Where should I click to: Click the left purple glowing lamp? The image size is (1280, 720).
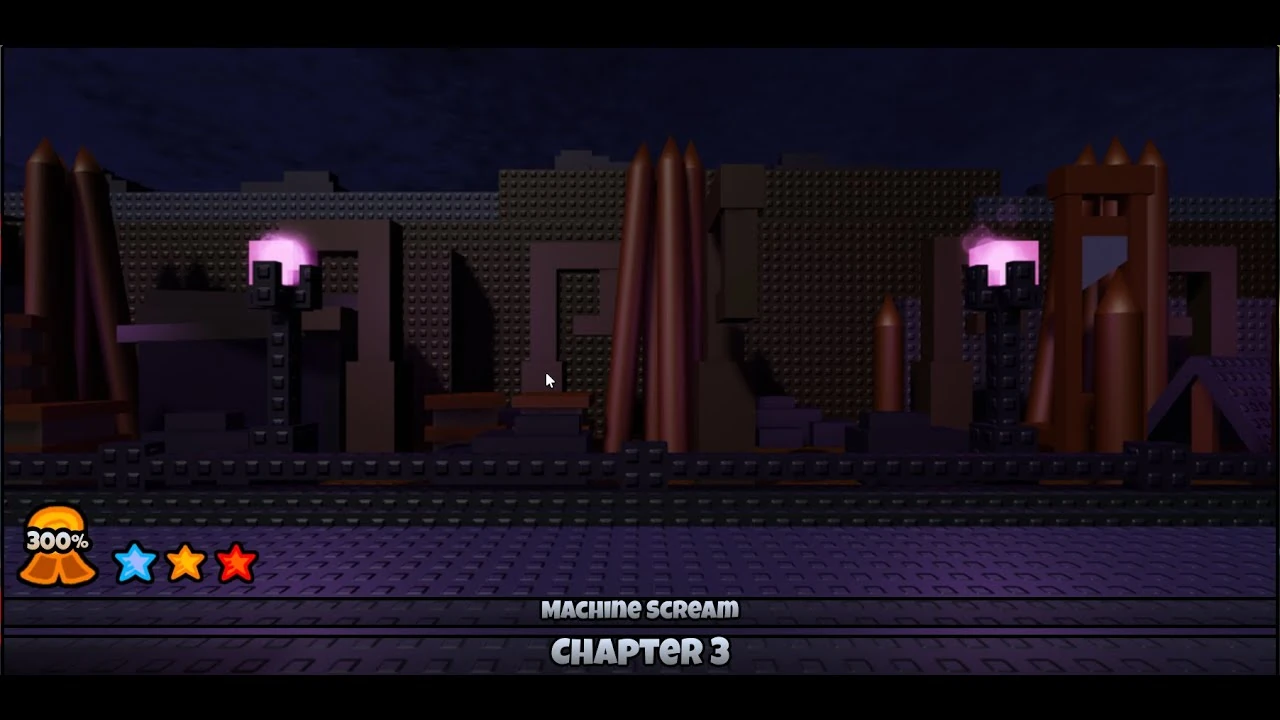277,250
